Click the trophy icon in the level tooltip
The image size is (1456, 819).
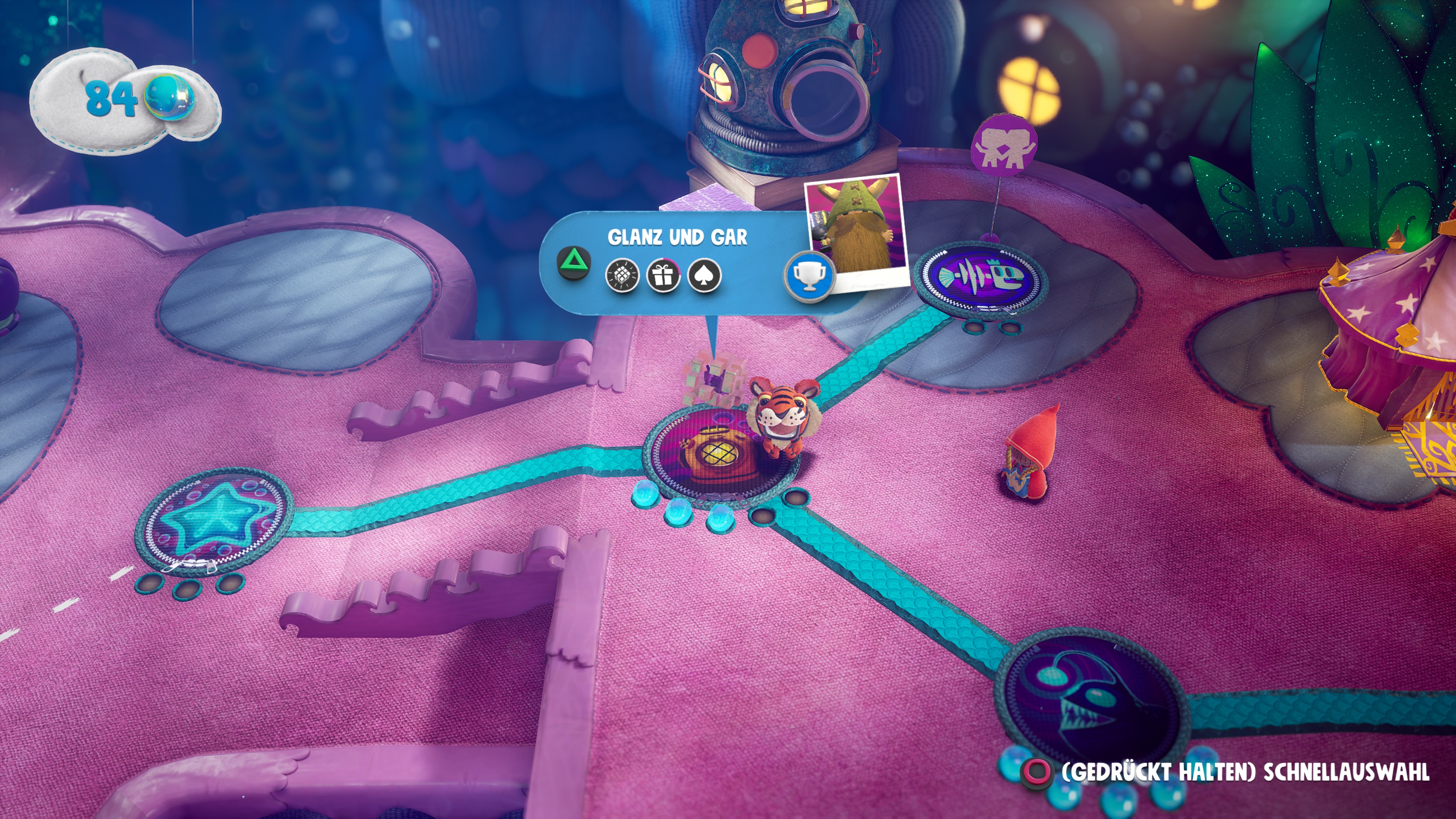tap(810, 276)
